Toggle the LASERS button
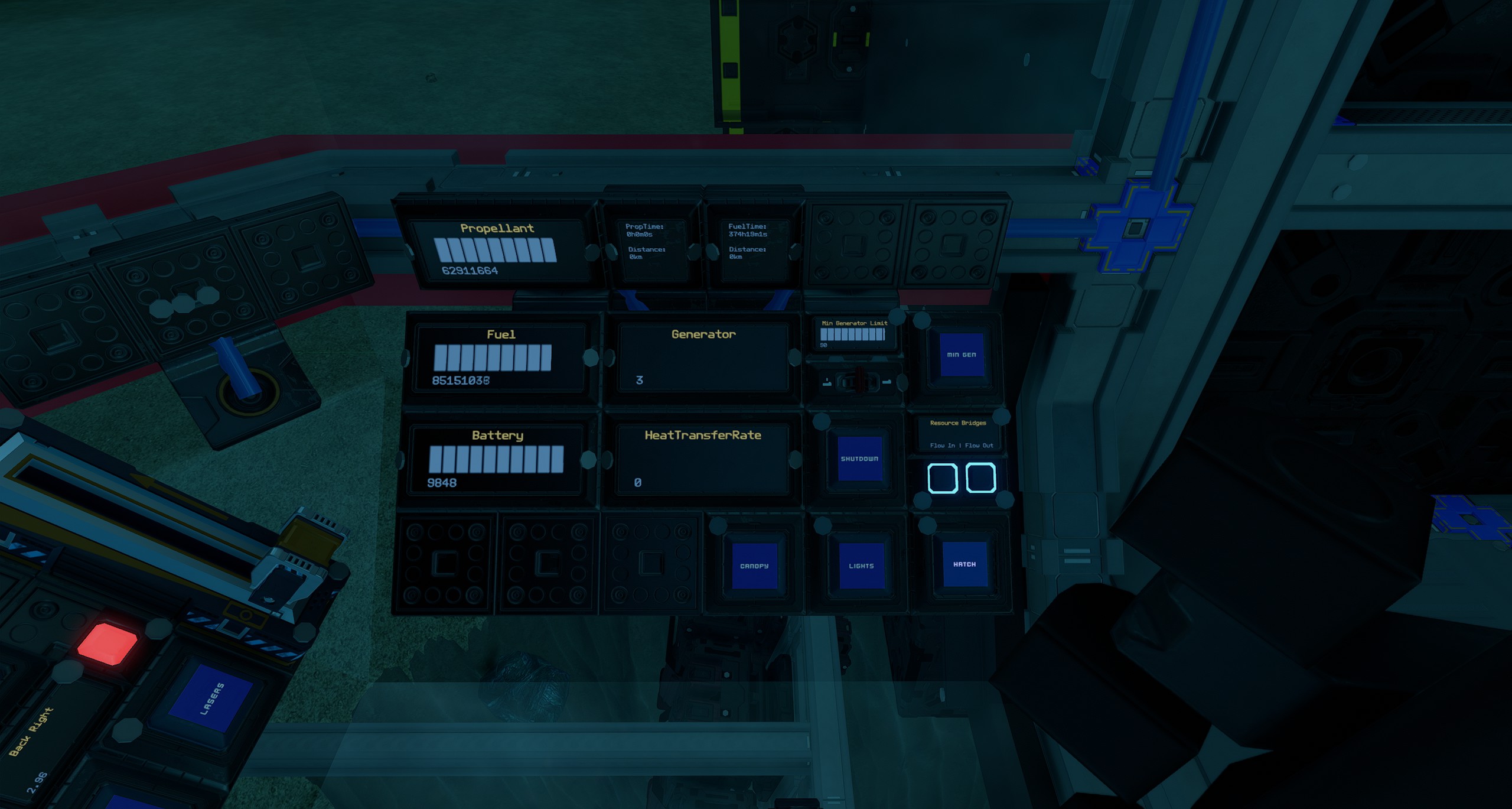 click(x=211, y=698)
